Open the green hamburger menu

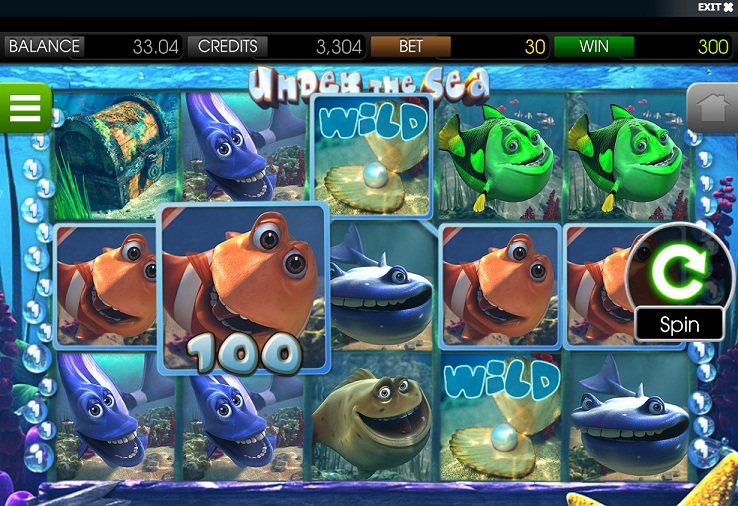[25, 108]
